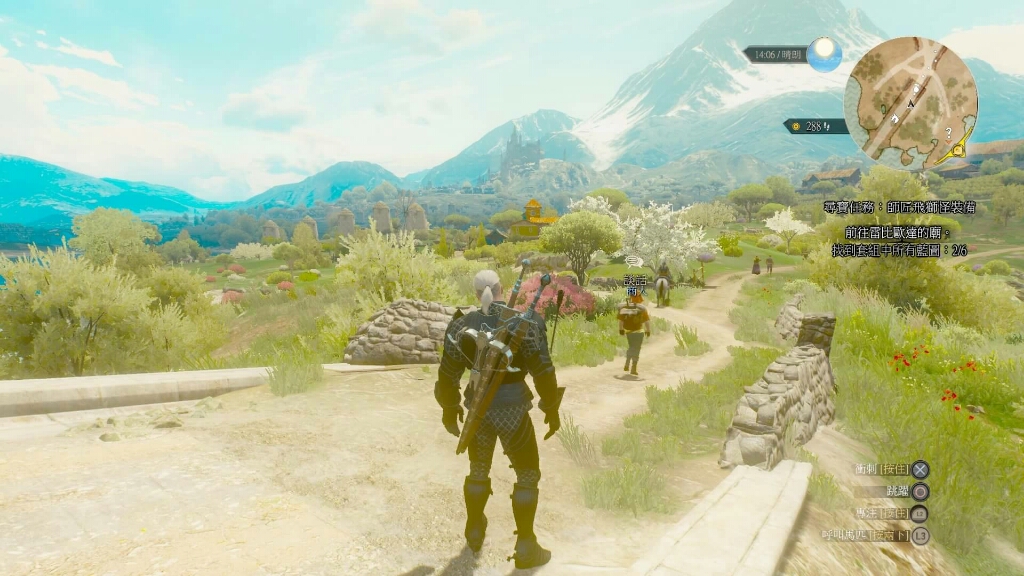Select the speech bubble talk icon
Screen dimensions: 1024x576
coord(633,259)
